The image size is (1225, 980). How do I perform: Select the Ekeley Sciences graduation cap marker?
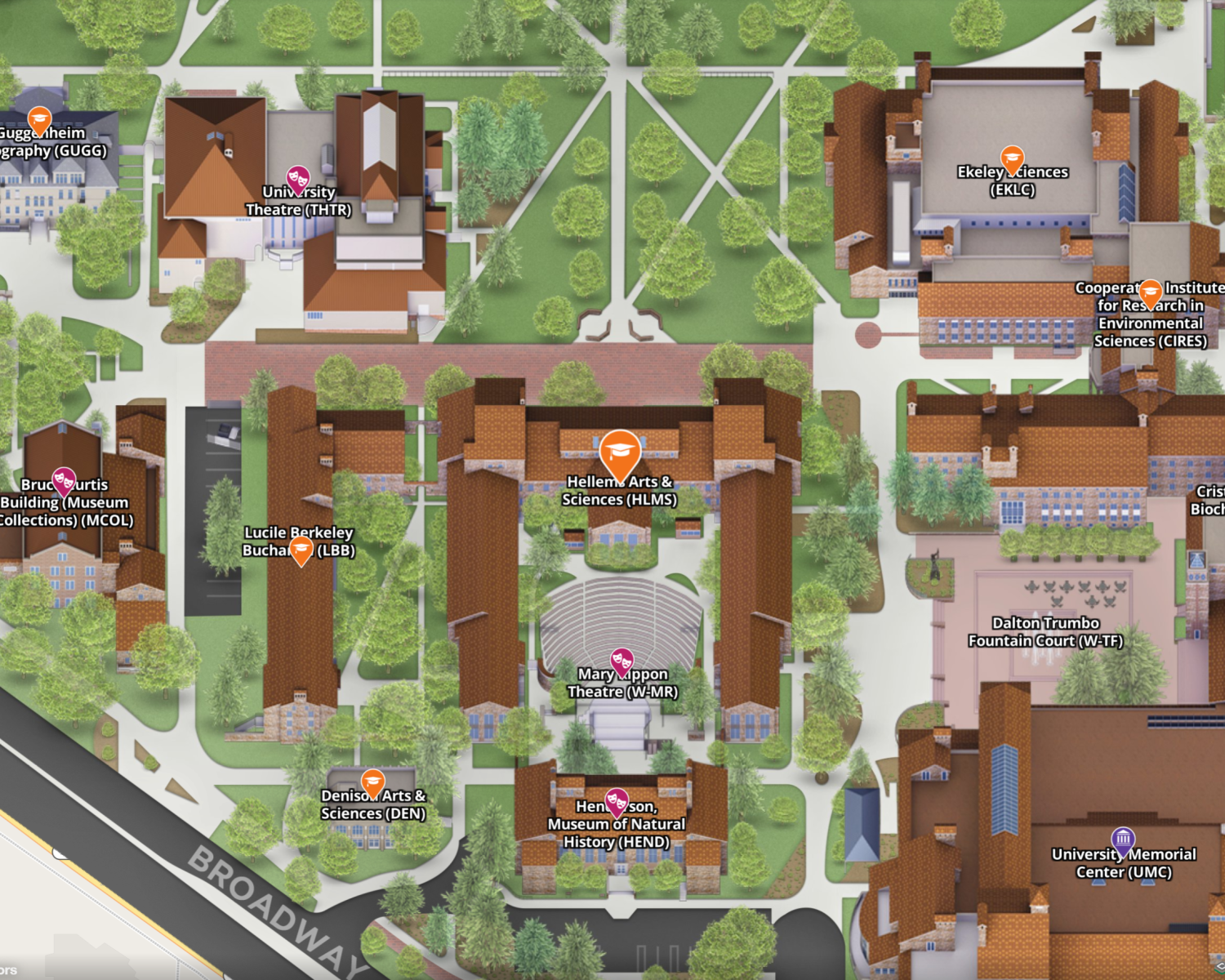1011,157
